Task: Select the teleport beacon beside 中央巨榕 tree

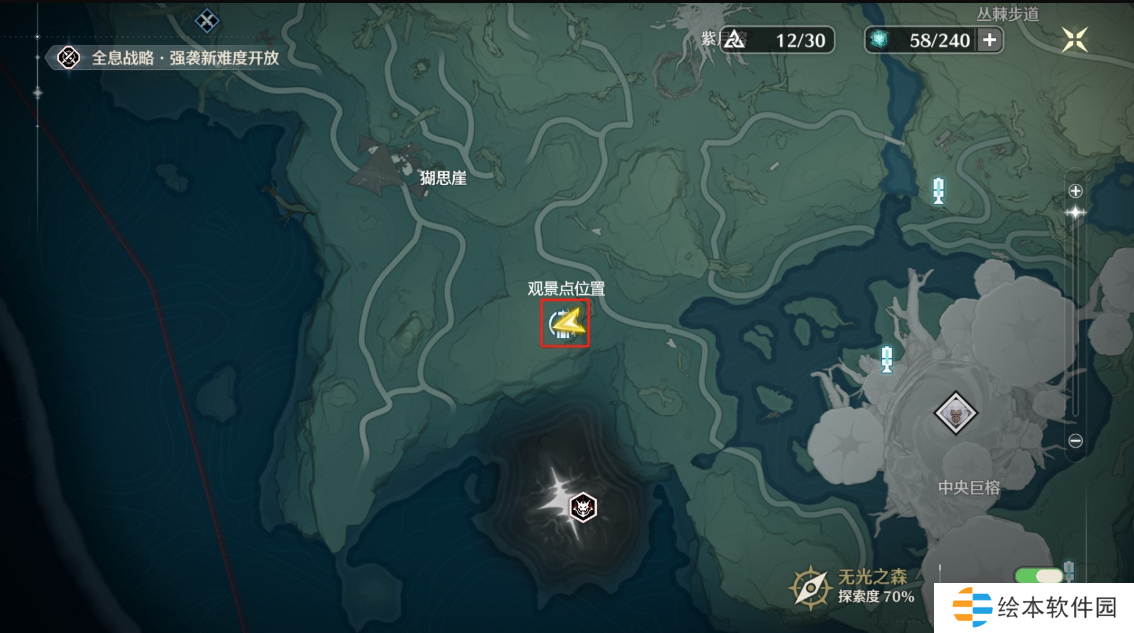Action: pos(886,358)
